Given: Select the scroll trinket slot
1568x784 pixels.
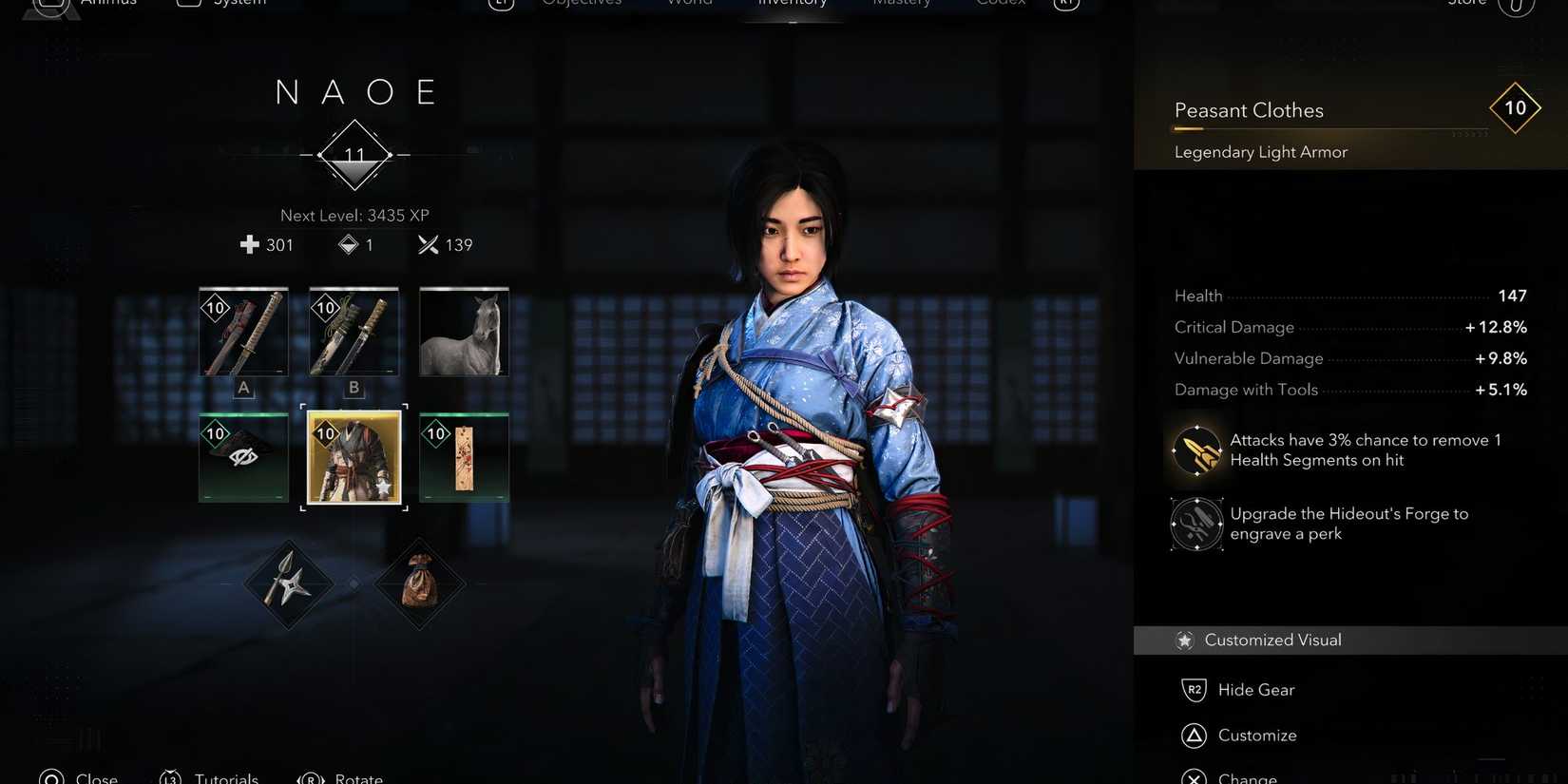Looking at the screenshot, I should [464, 457].
